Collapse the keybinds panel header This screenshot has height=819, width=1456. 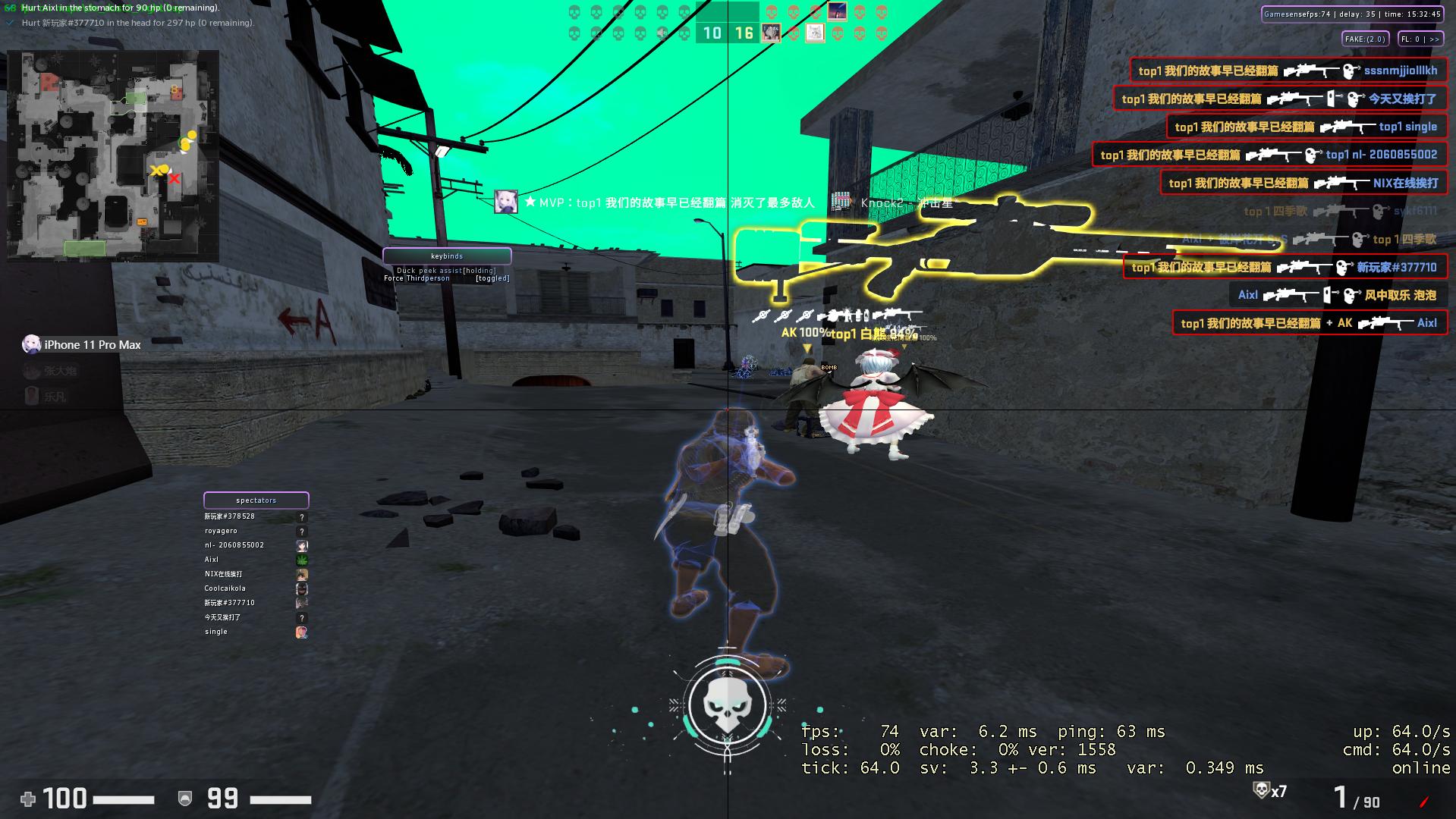click(x=447, y=256)
